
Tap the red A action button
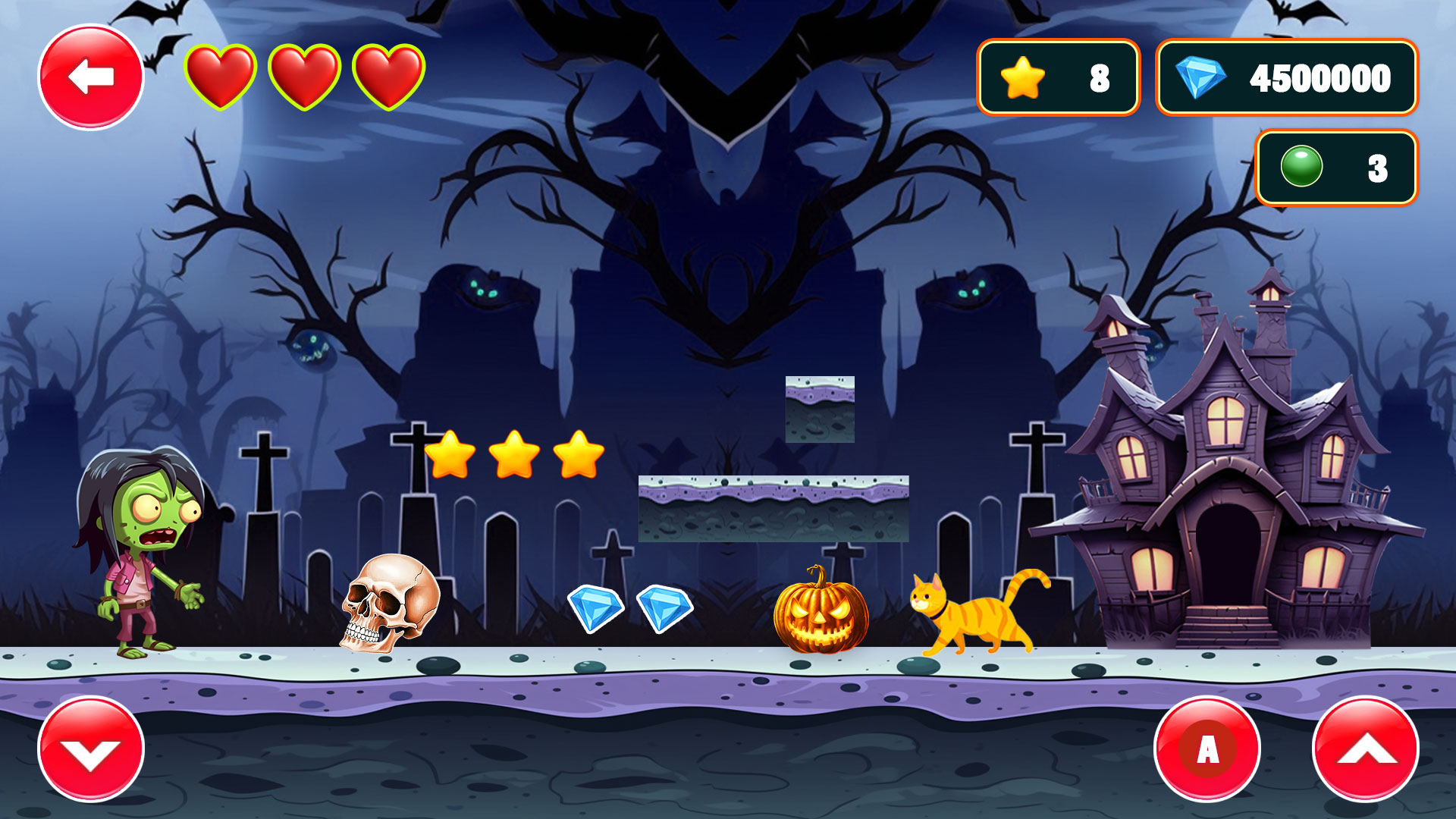click(x=1207, y=749)
